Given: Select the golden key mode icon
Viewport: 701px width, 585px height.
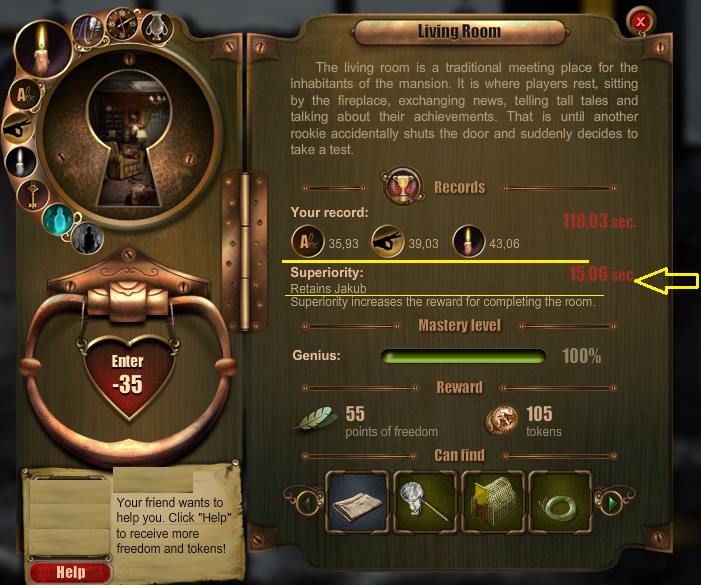Looking at the screenshot, I should pyautogui.click(x=32, y=194).
